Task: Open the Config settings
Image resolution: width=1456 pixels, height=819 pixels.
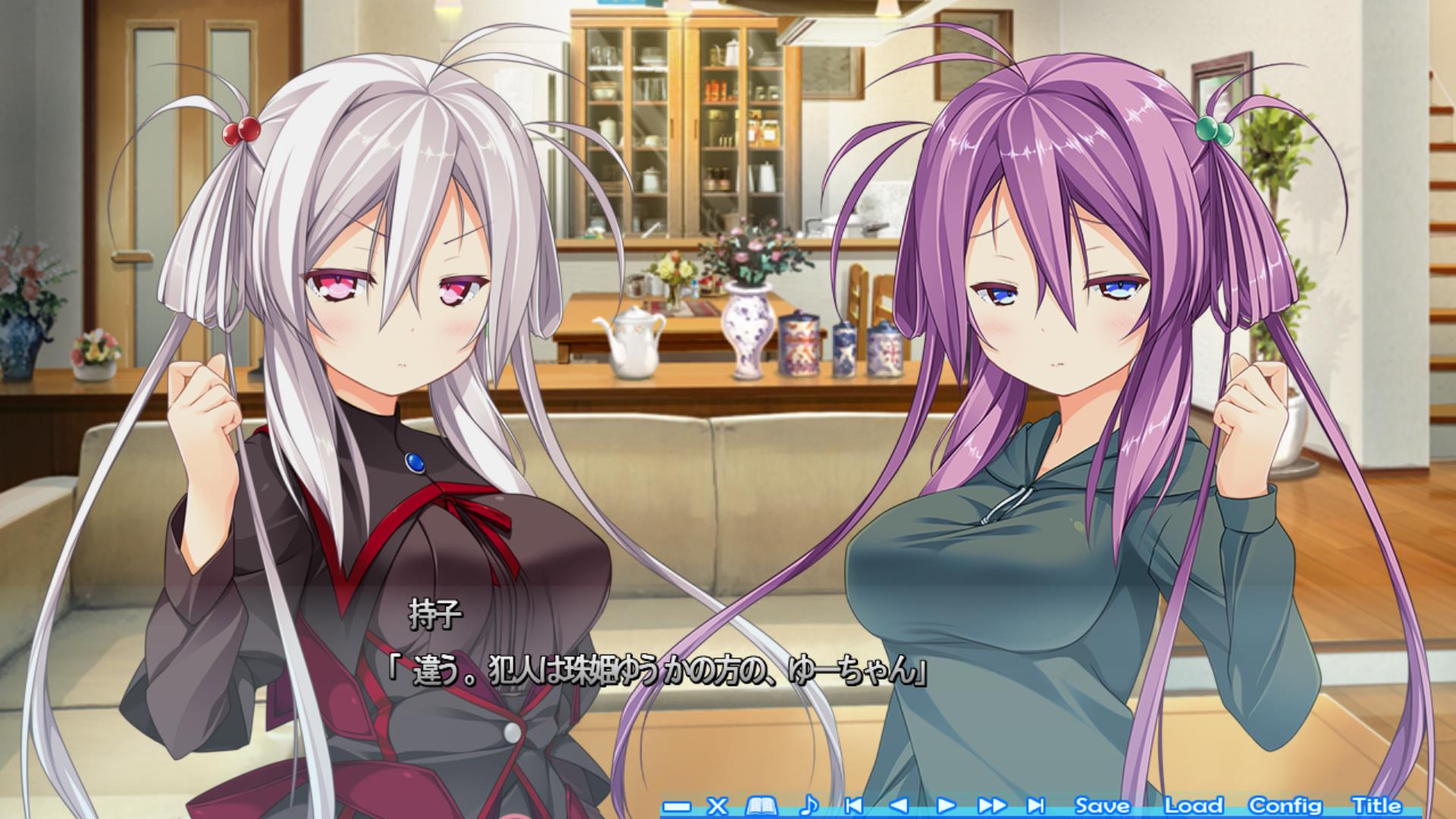Action: point(1285,805)
